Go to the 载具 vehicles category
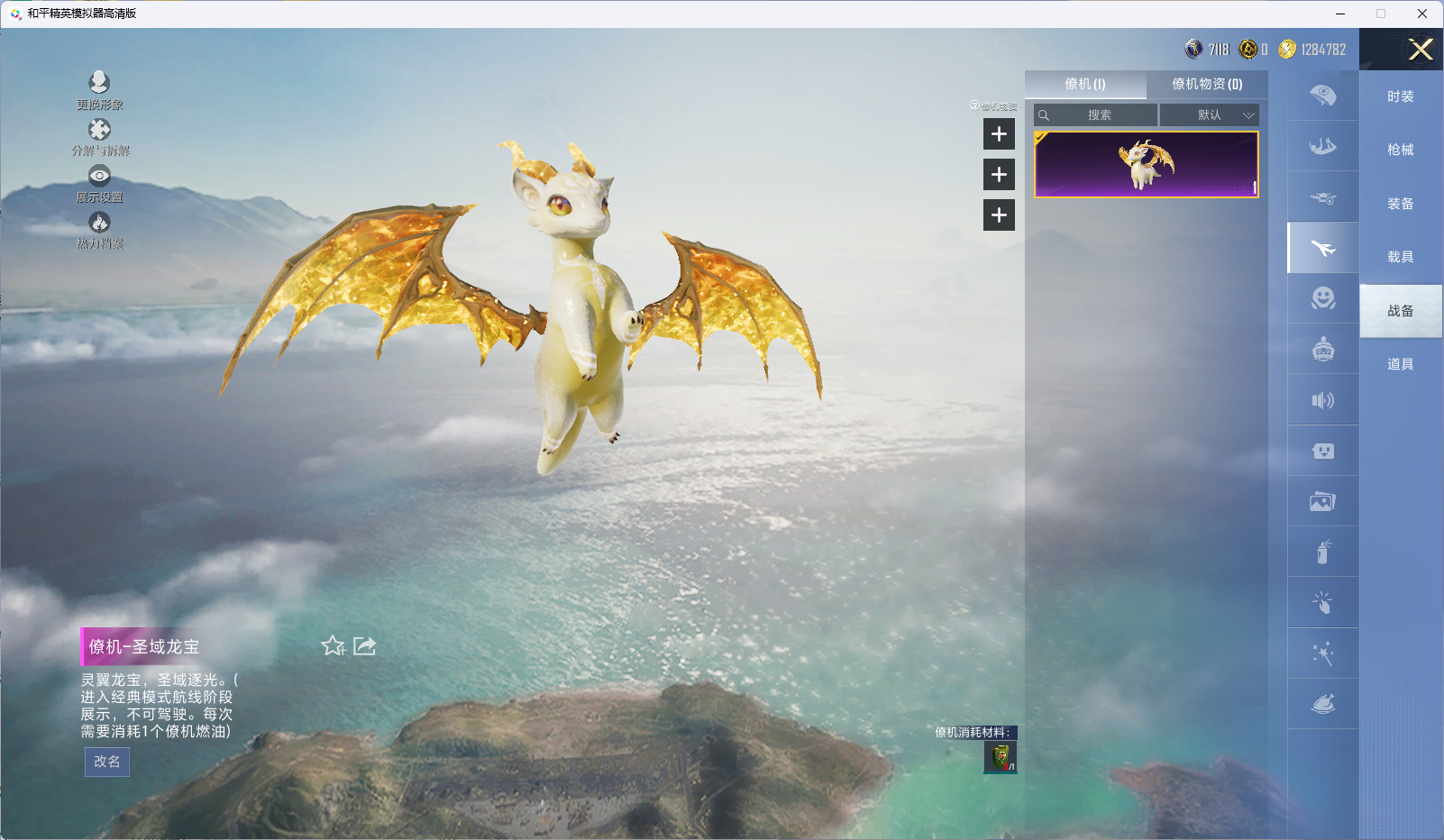 [x=1400, y=257]
